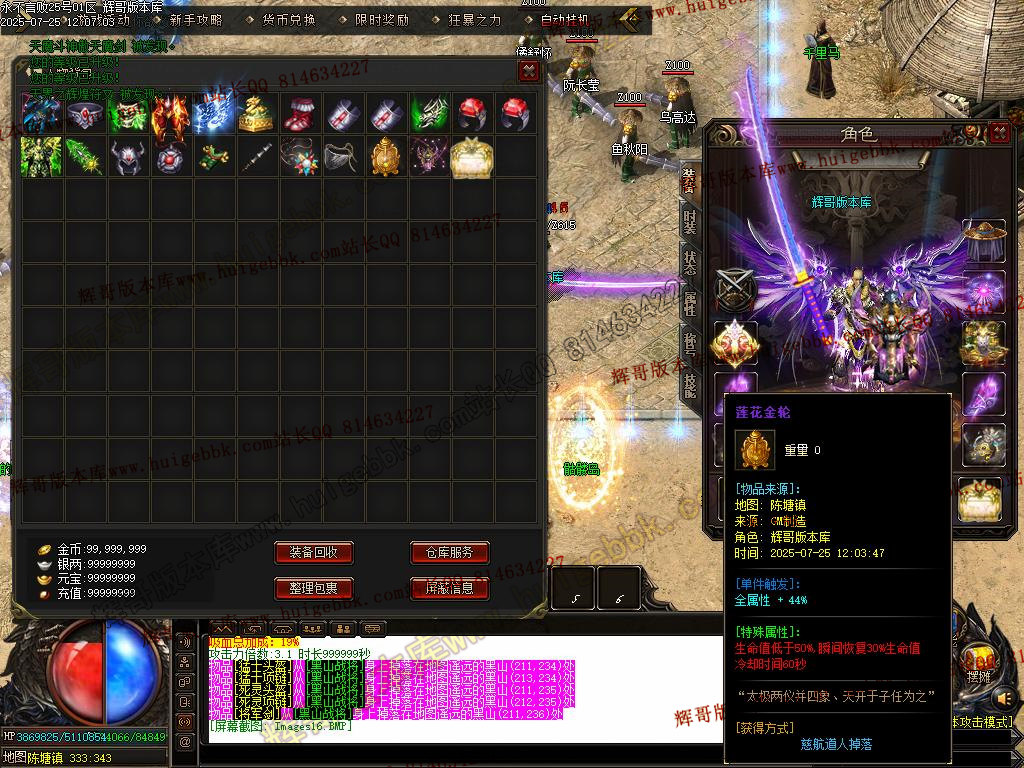Switch to the 属性 attributes tab
The width and height of the screenshot is (1024, 768).
[x=690, y=304]
